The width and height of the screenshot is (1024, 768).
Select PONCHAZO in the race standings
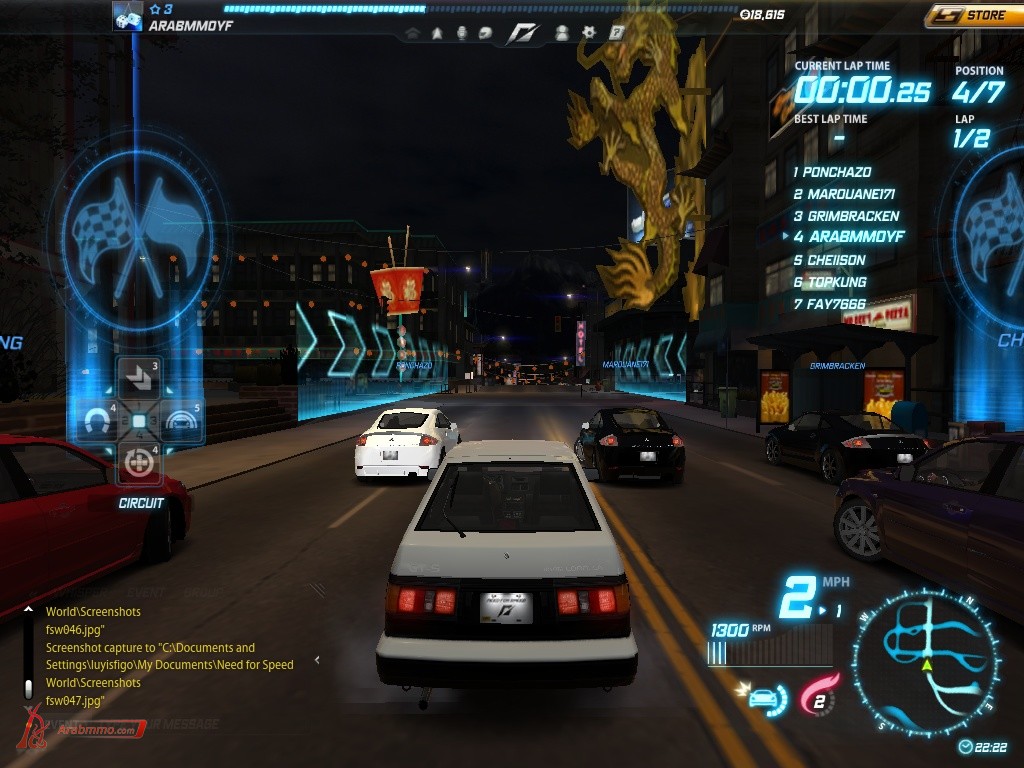(837, 172)
